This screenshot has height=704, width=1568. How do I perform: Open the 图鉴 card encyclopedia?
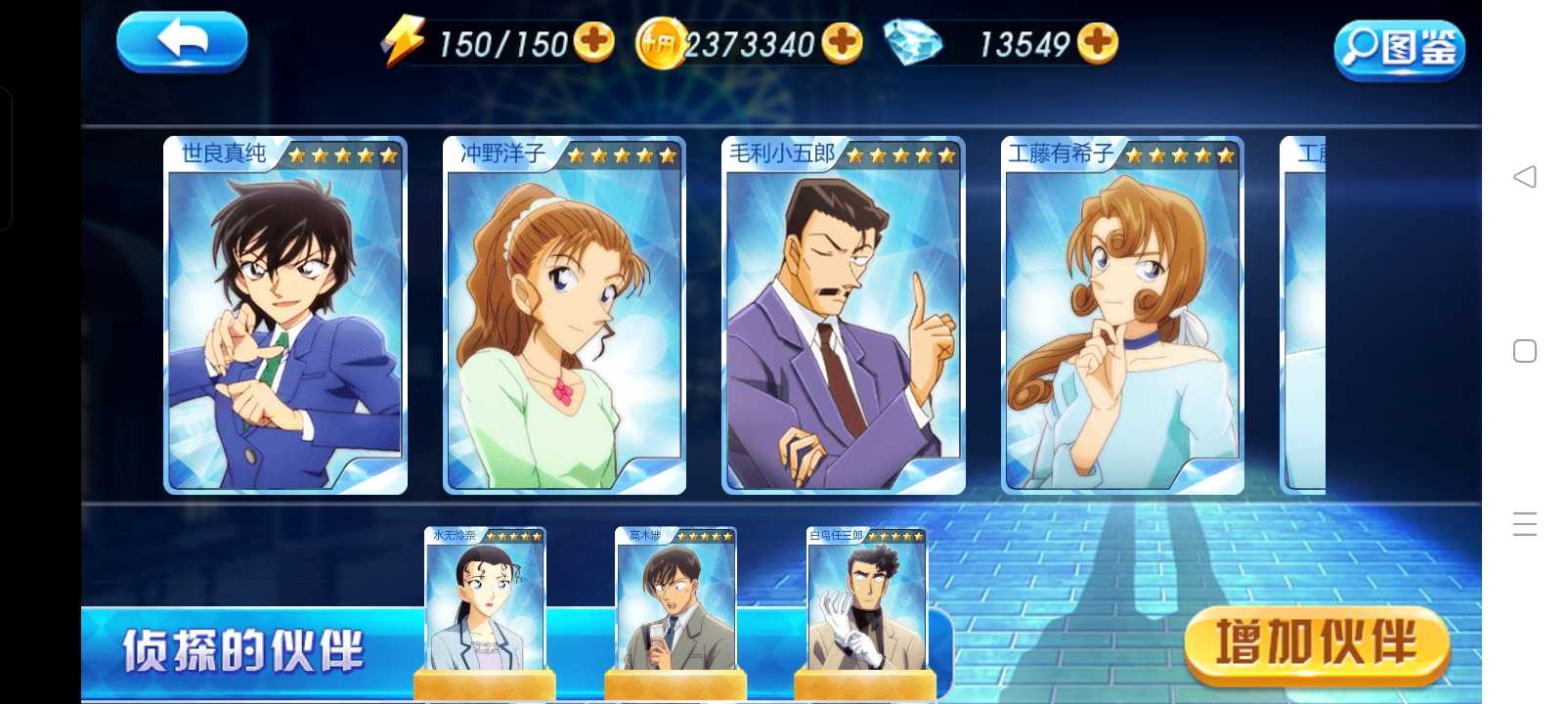point(1399,48)
